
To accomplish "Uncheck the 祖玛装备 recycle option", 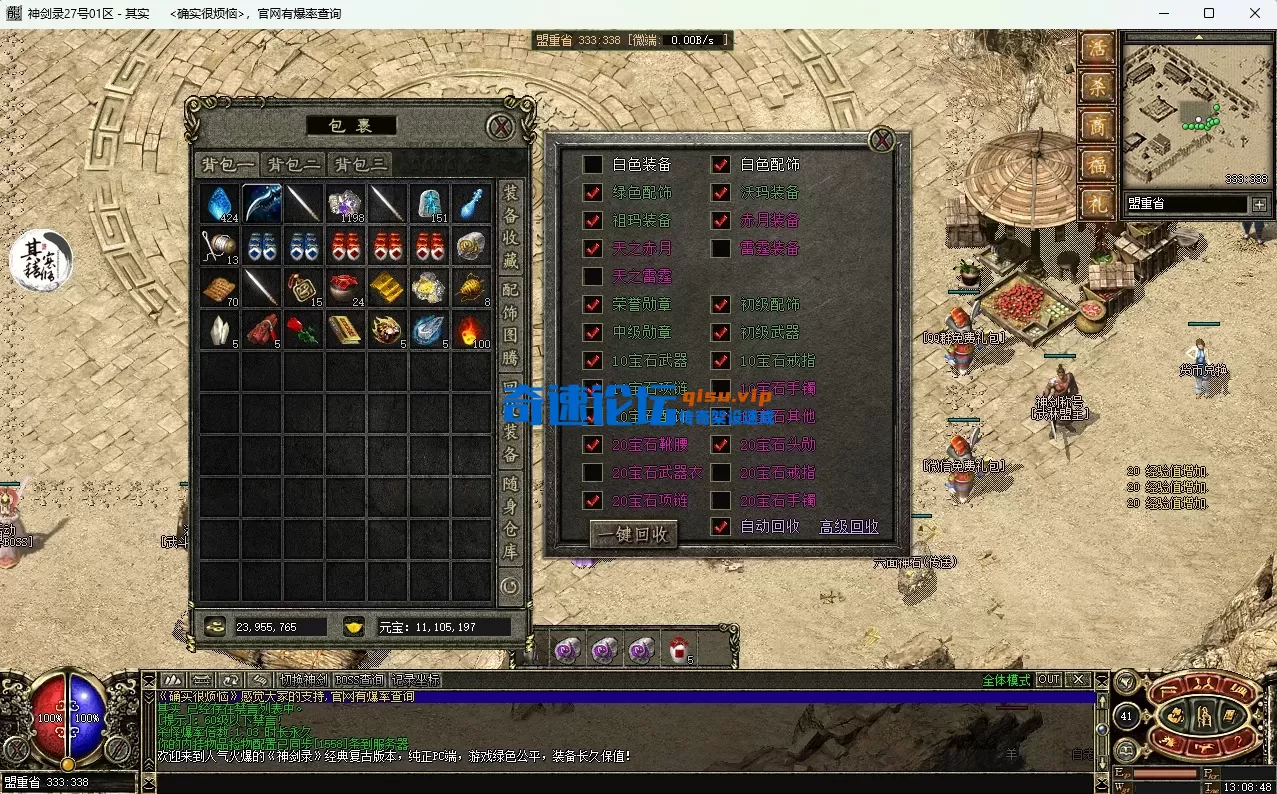I will [x=593, y=220].
